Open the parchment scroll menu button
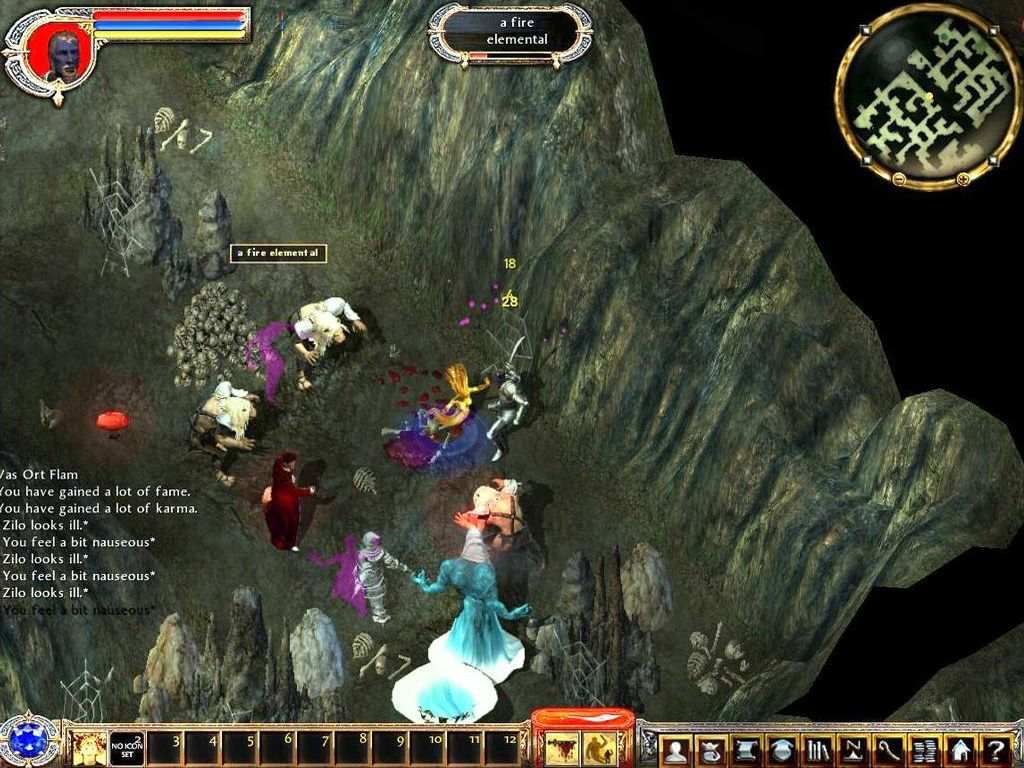The width and height of the screenshot is (1024, 768). pyautogui.click(x=747, y=749)
